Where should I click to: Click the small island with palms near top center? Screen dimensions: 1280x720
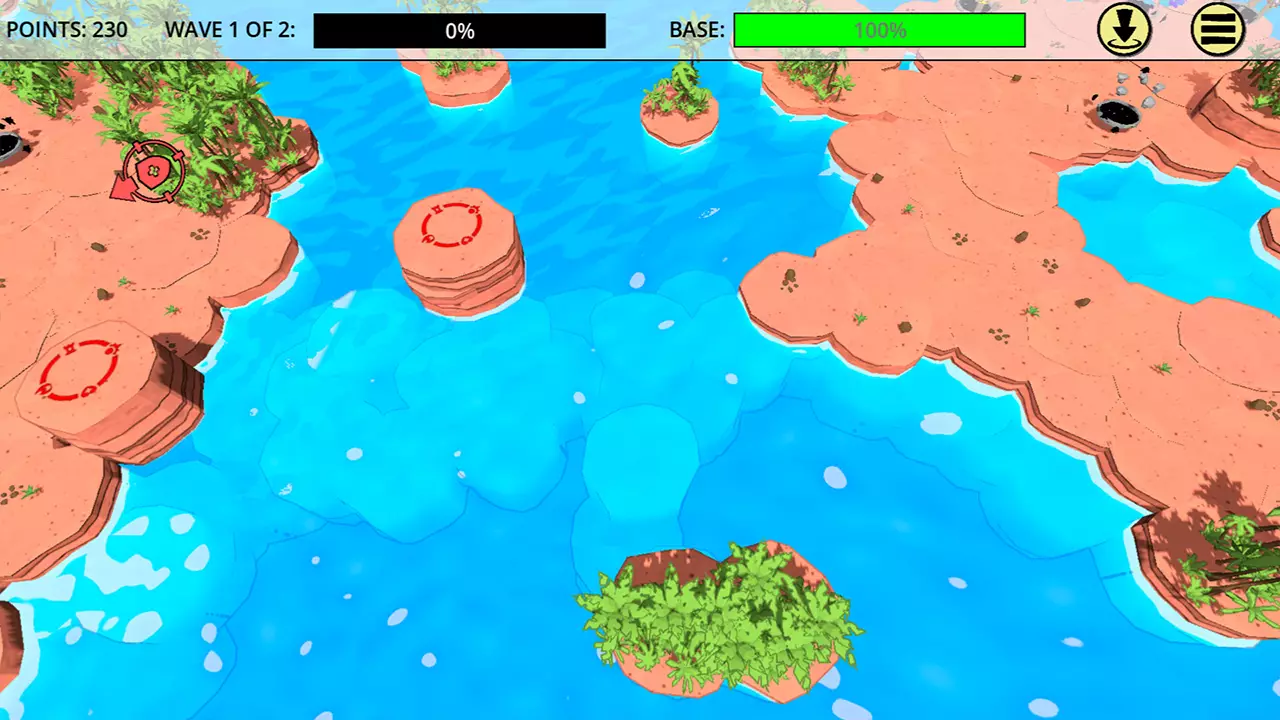pyautogui.click(x=680, y=110)
